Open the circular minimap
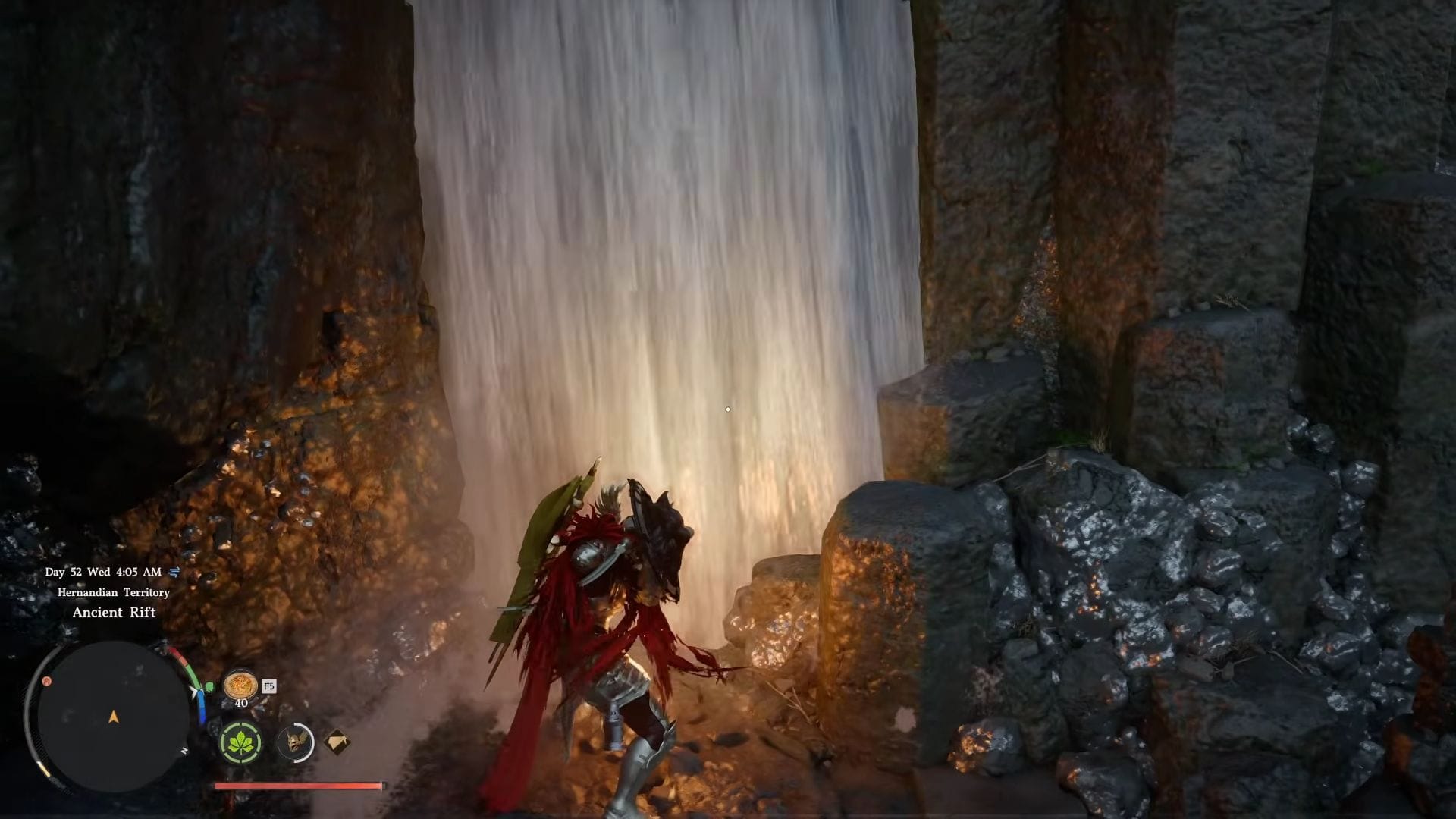Viewport: 1456px width, 819px height. pos(112,717)
